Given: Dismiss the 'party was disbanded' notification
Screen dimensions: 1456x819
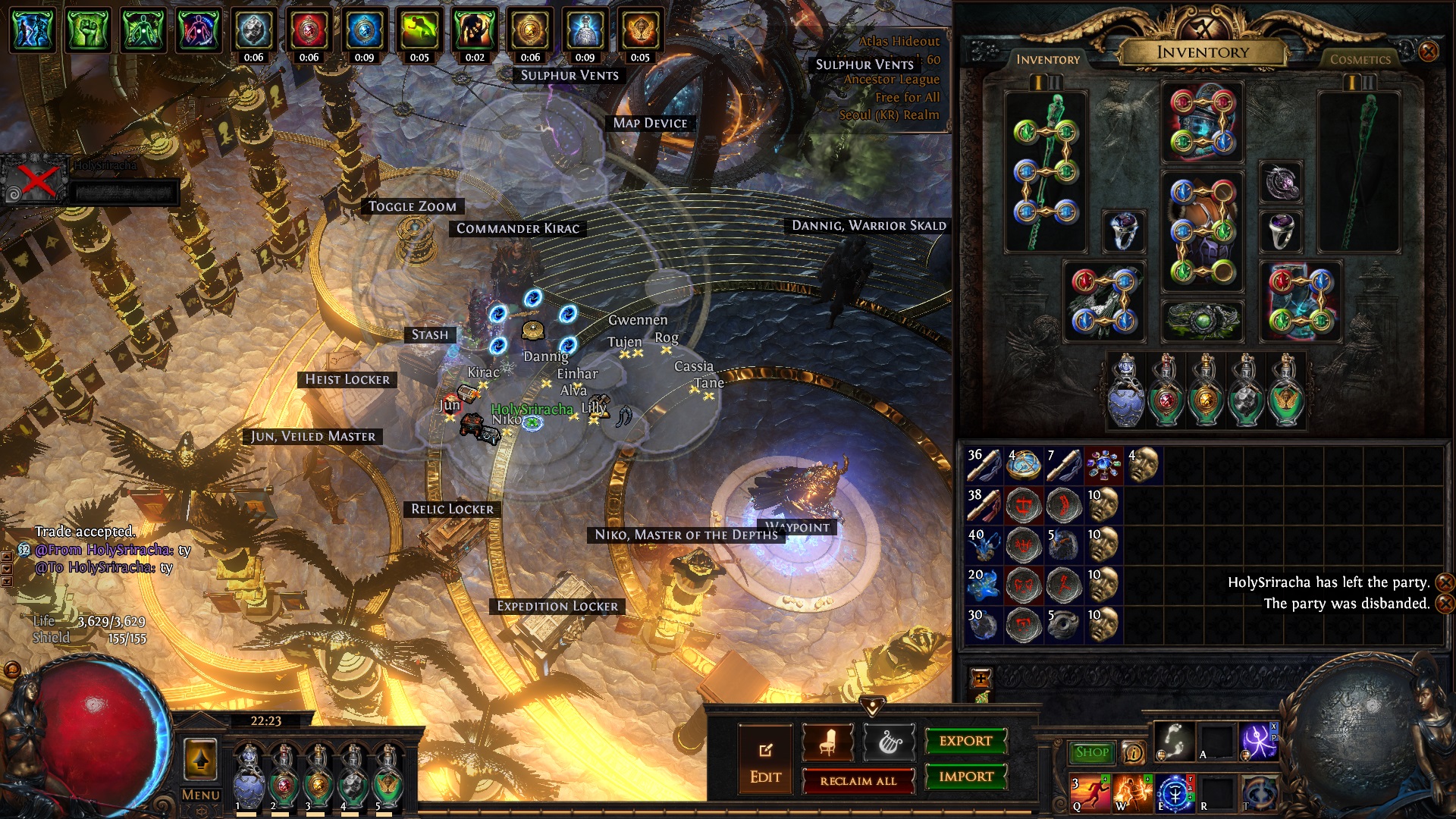Looking at the screenshot, I should [x=1445, y=604].
